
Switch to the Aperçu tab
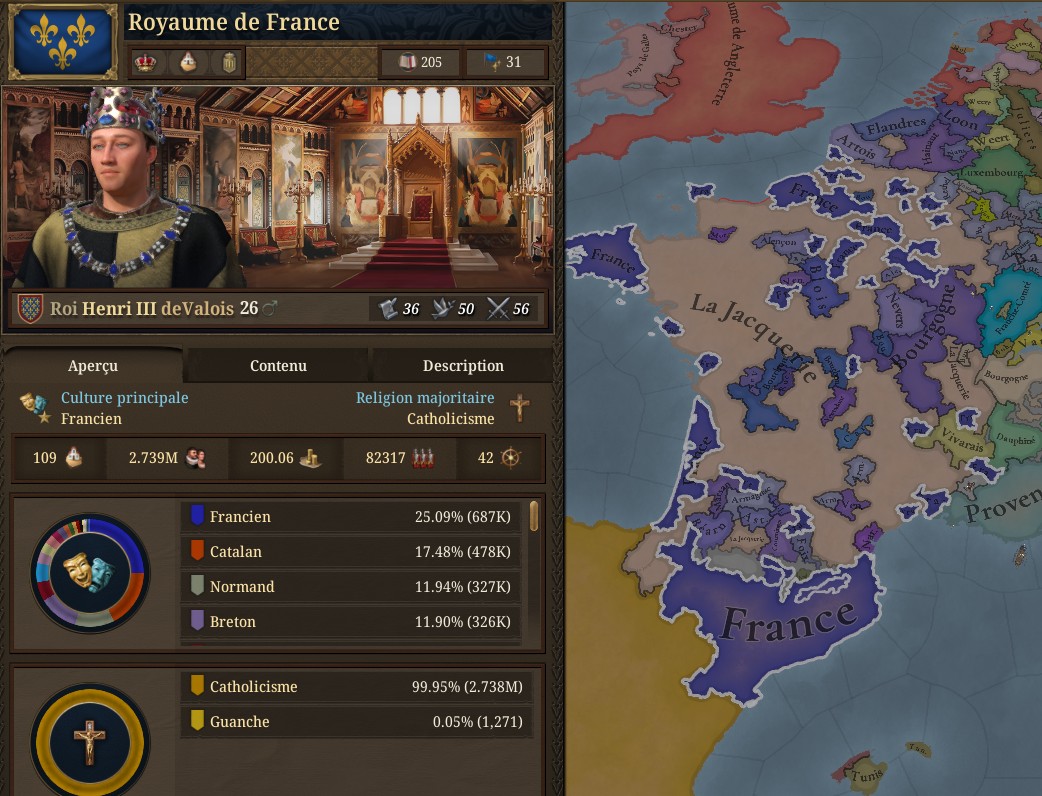coord(93,366)
